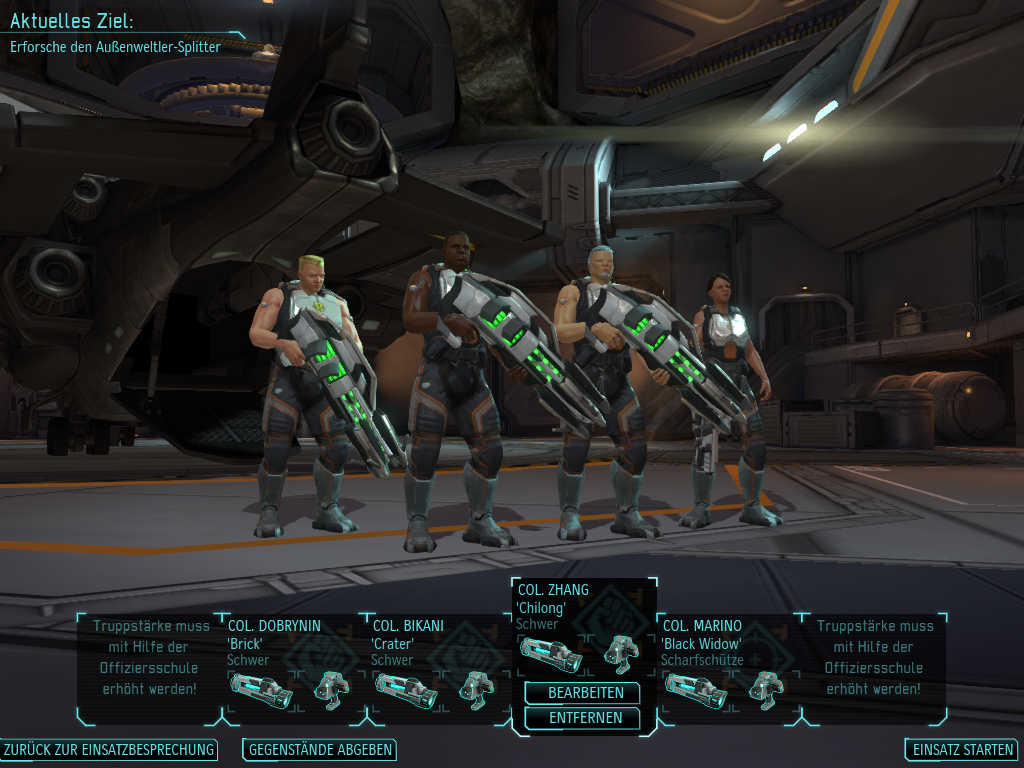Select Col. Marino's armor item icon
This screenshot has width=1024, height=768.
[x=767, y=689]
